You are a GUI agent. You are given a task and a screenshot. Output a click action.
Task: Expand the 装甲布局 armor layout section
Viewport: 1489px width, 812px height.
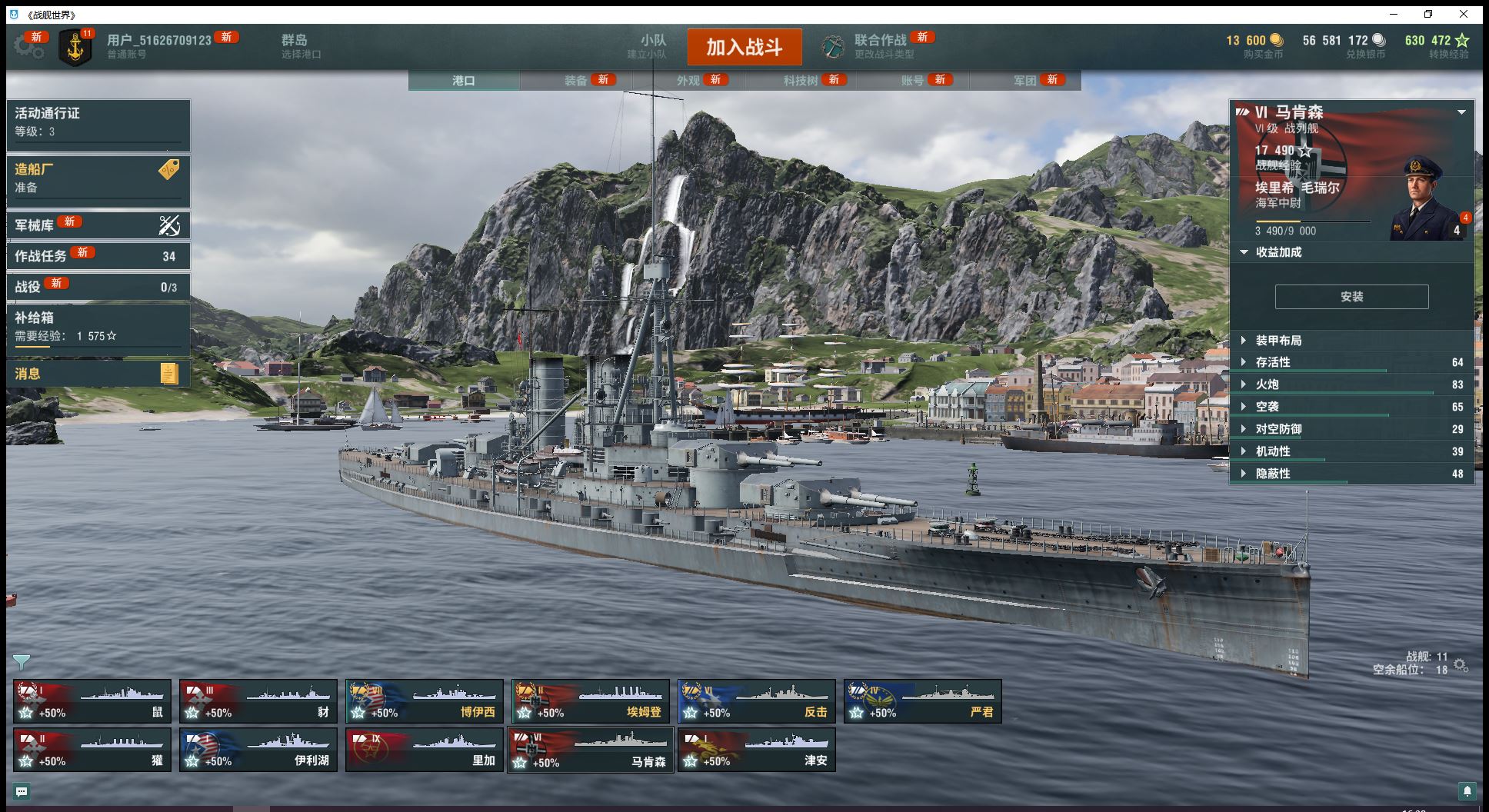pyautogui.click(x=1278, y=341)
